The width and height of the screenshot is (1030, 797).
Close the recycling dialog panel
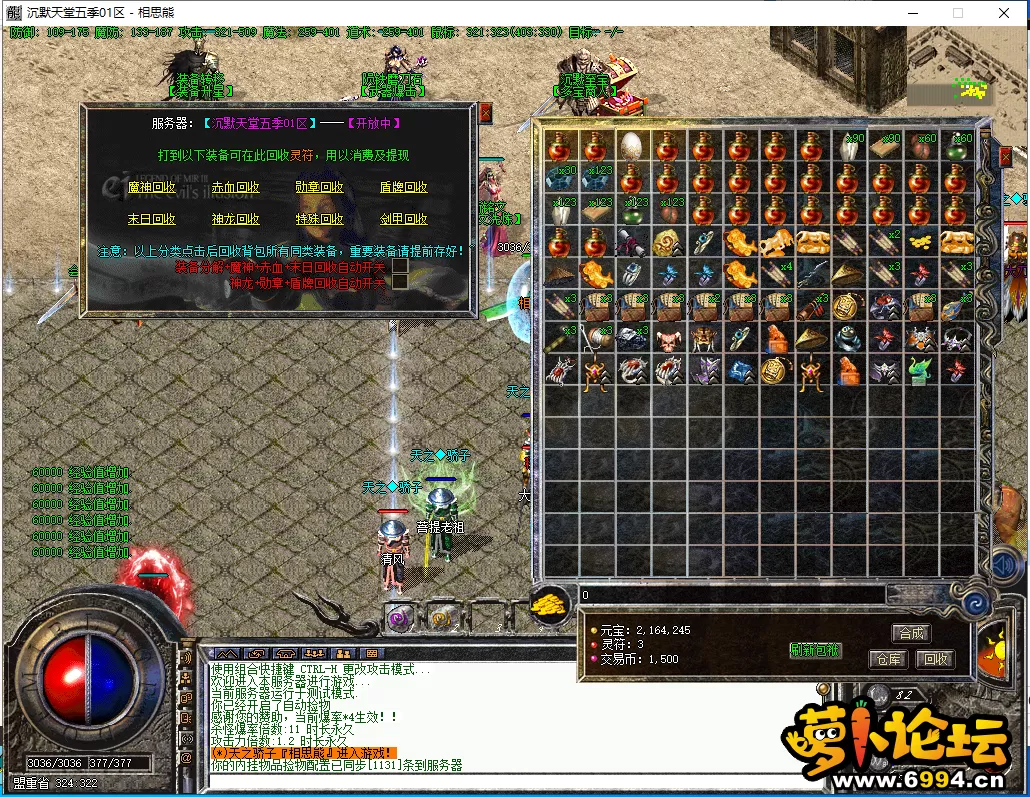click(x=486, y=112)
